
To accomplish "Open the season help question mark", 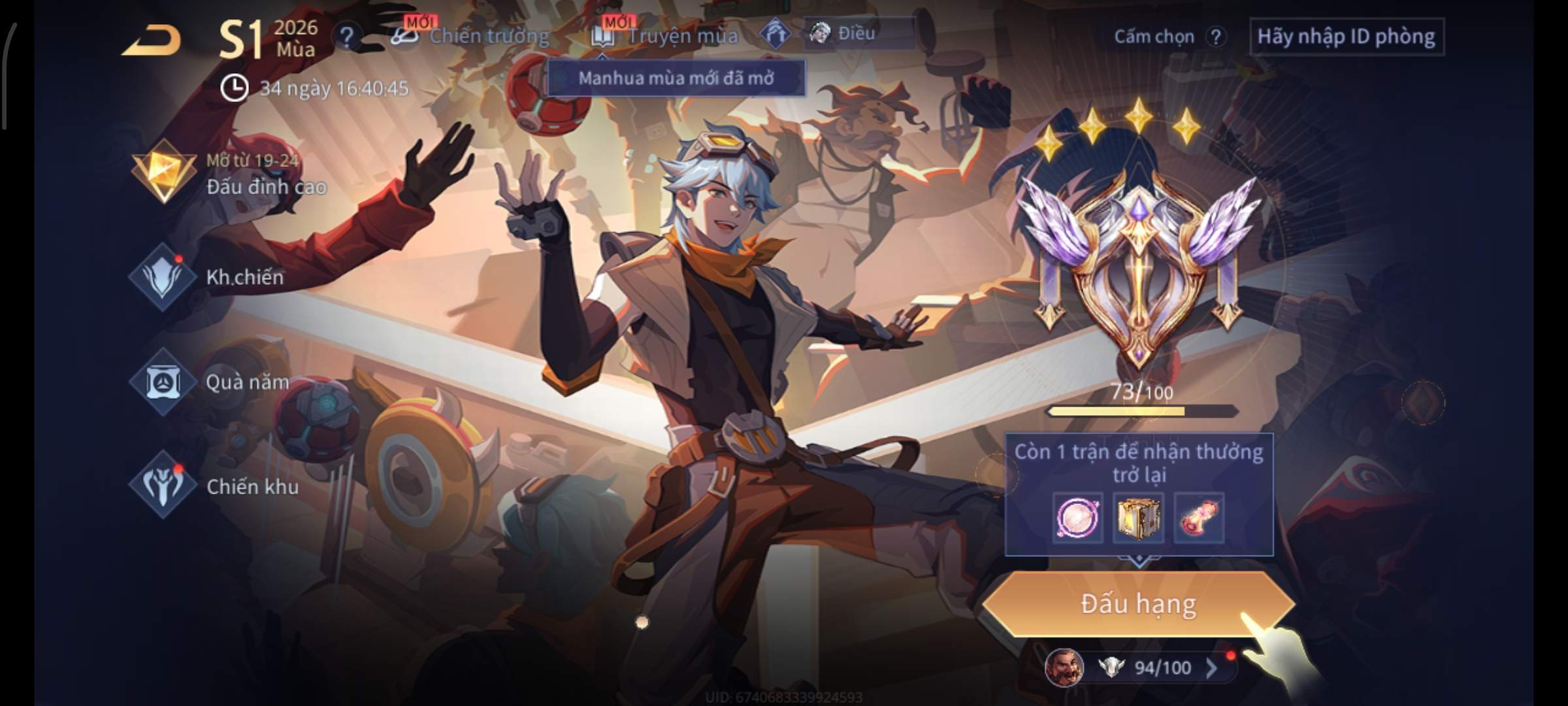I will click(346, 37).
